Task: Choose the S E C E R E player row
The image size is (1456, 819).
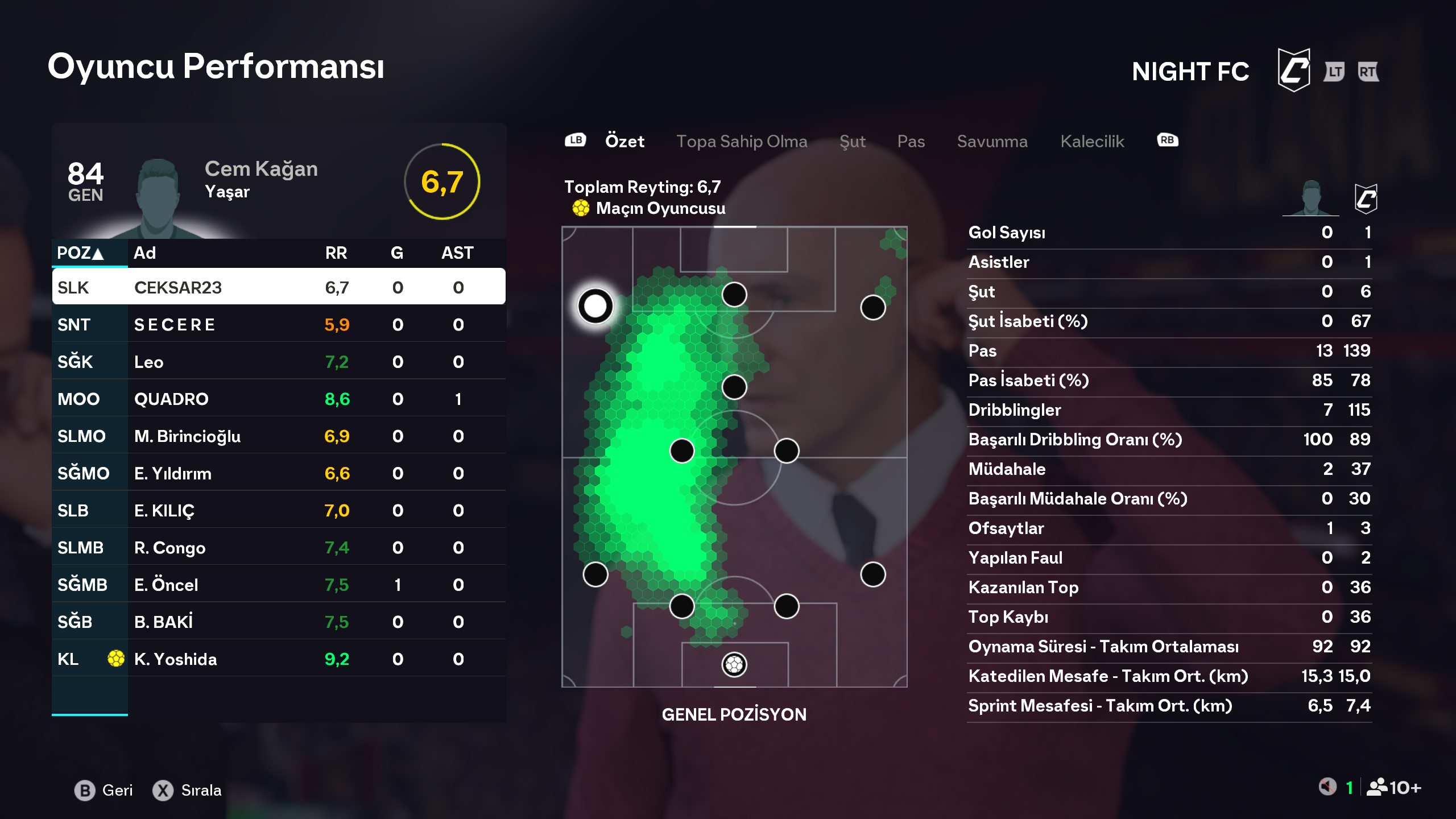Action: [x=279, y=325]
